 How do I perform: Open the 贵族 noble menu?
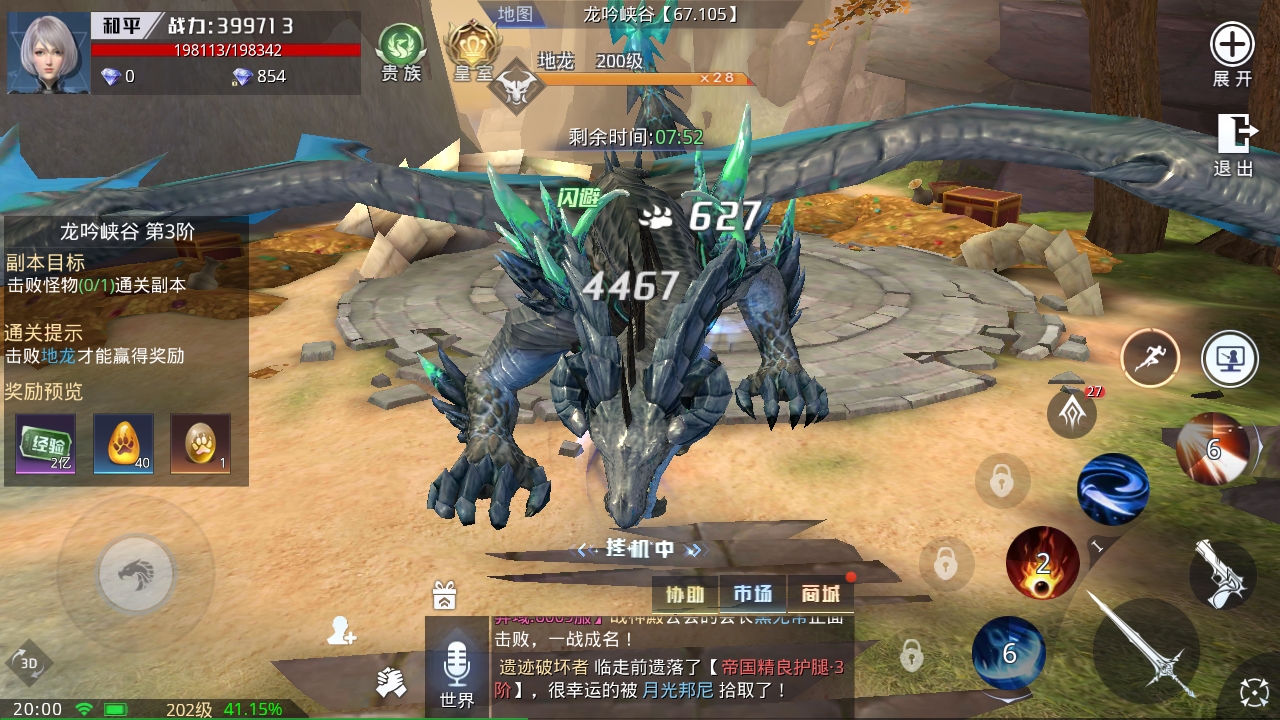(x=401, y=52)
